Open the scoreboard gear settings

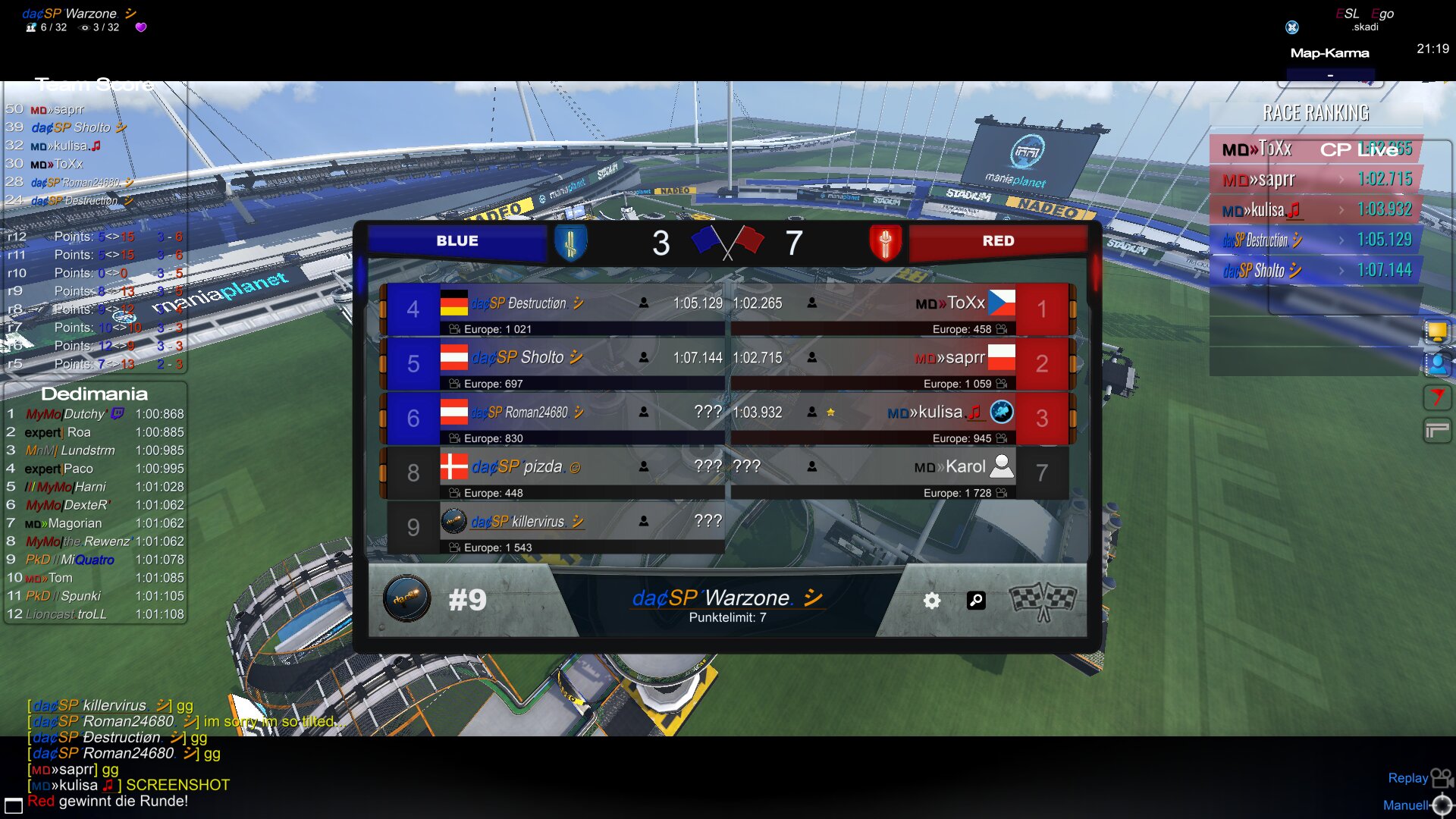(x=932, y=601)
